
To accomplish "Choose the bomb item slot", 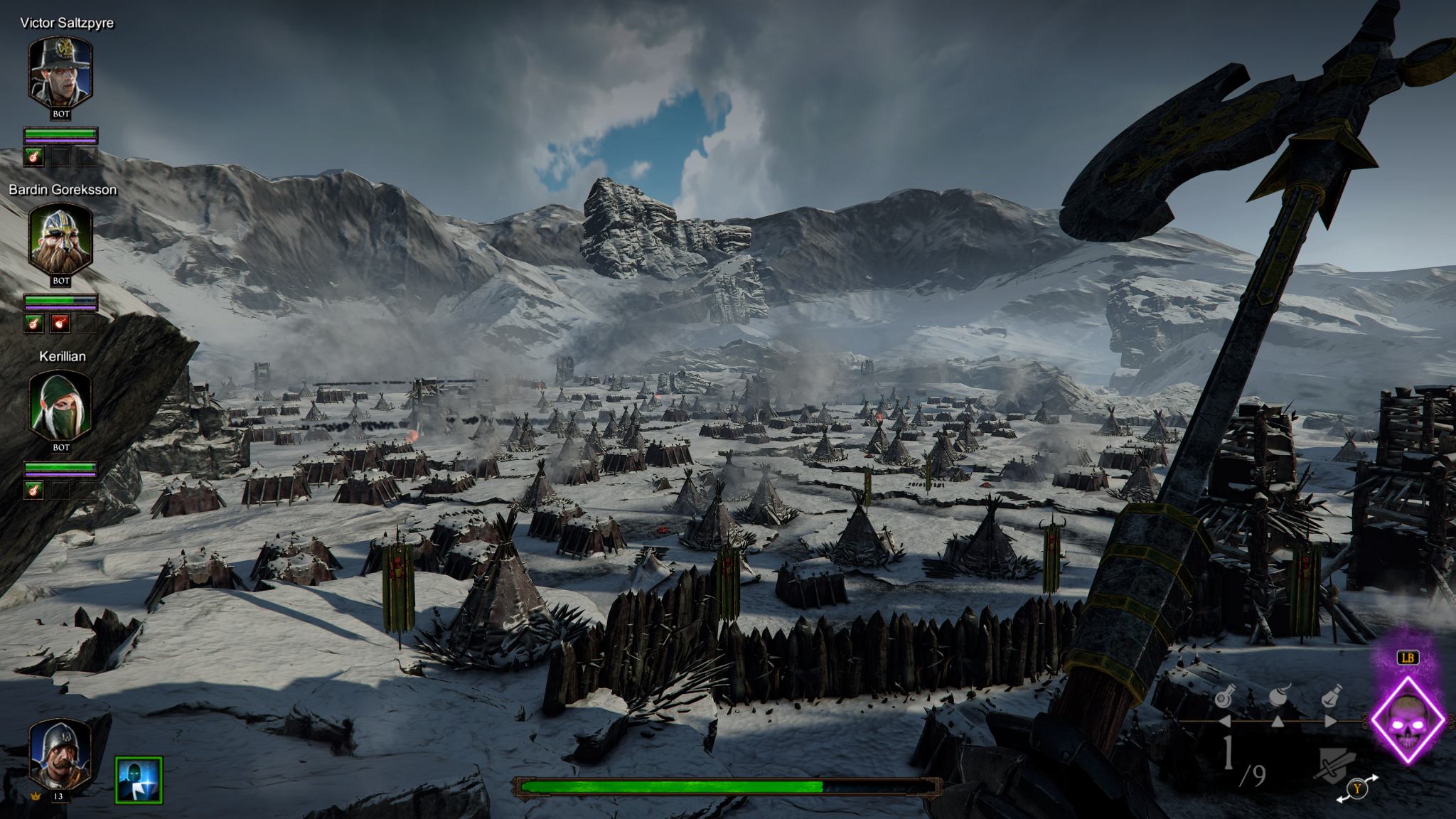I will click(x=1278, y=695).
